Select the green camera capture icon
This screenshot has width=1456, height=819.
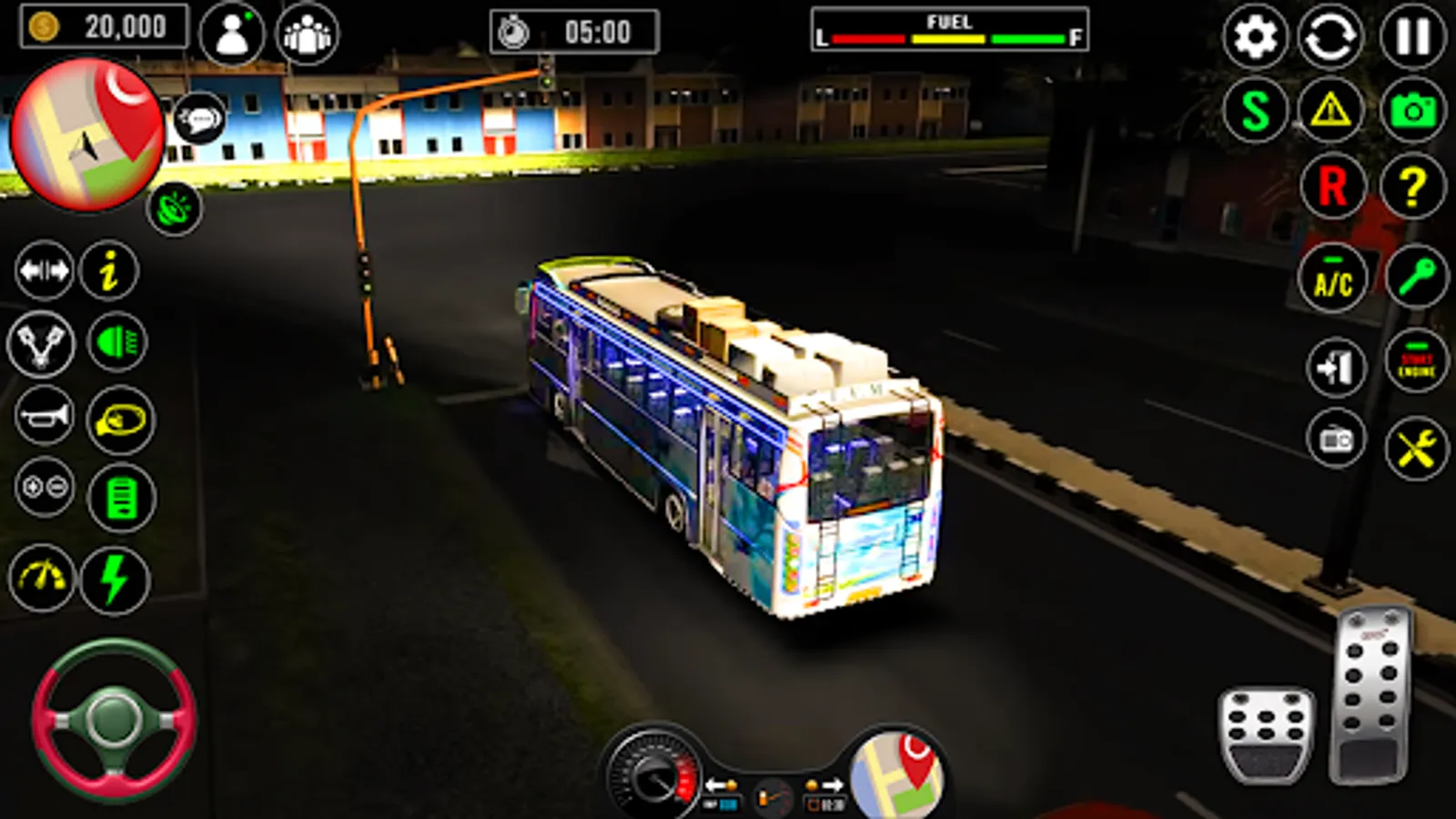1410,114
